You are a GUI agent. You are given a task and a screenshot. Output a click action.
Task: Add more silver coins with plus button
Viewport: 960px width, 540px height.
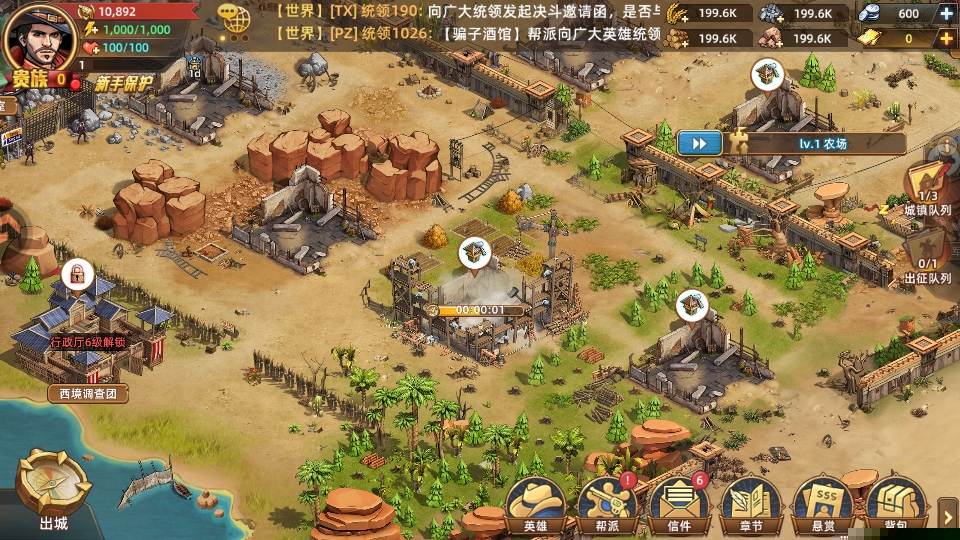coord(946,14)
